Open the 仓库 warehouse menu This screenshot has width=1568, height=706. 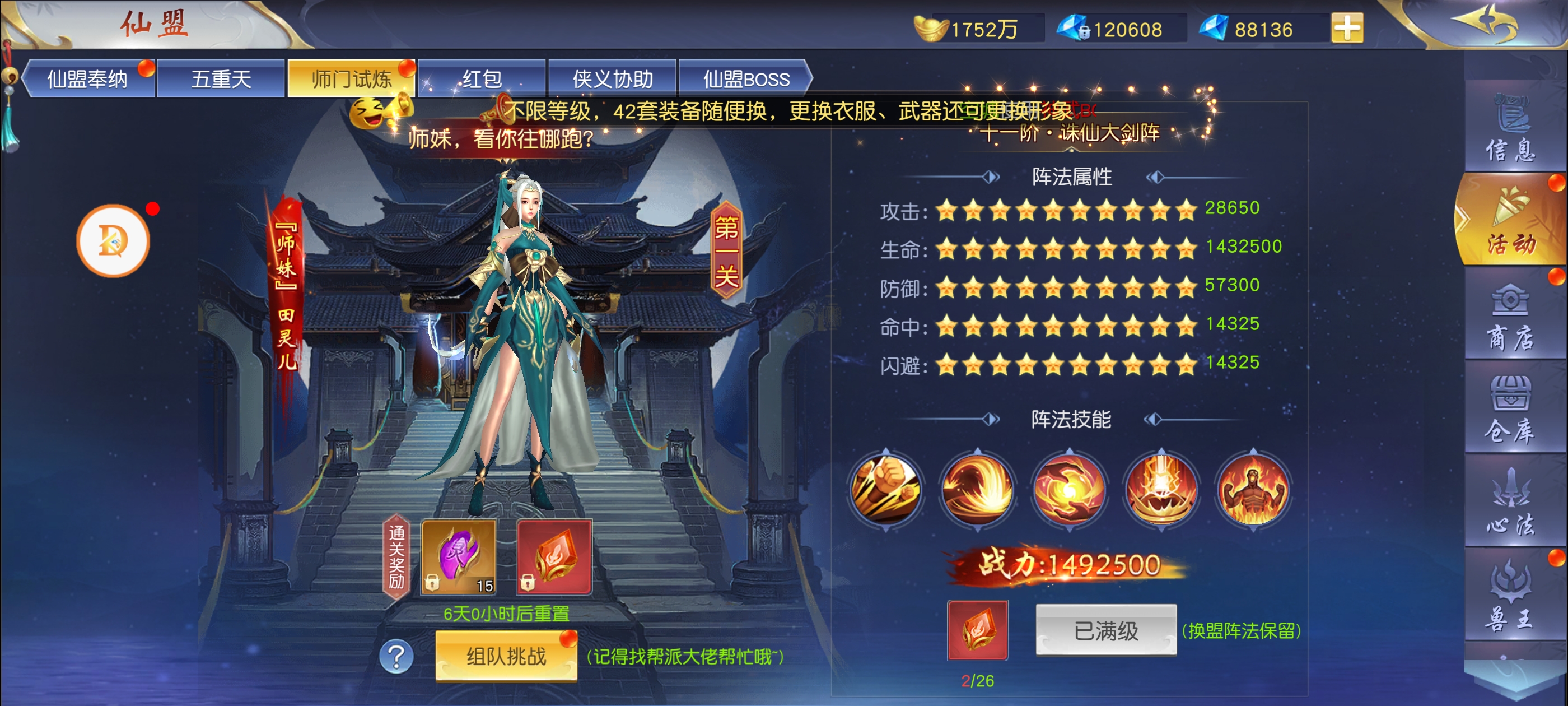(x=1510, y=410)
